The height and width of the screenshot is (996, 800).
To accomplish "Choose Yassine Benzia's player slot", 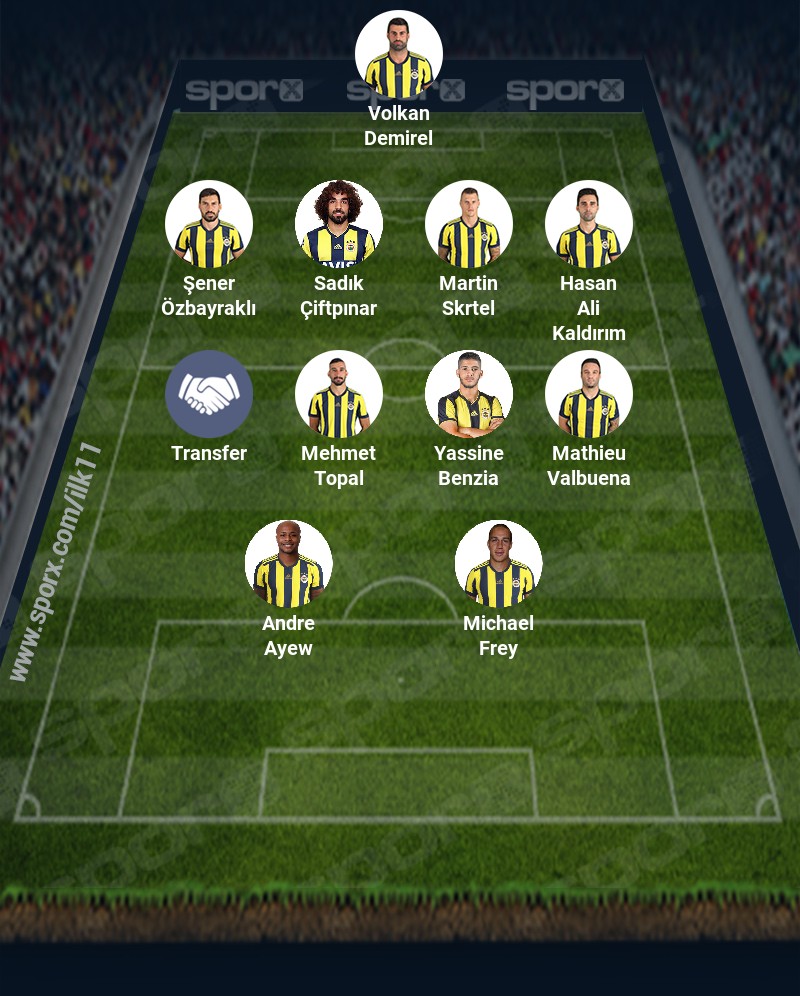I will pyautogui.click(x=469, y=394).
